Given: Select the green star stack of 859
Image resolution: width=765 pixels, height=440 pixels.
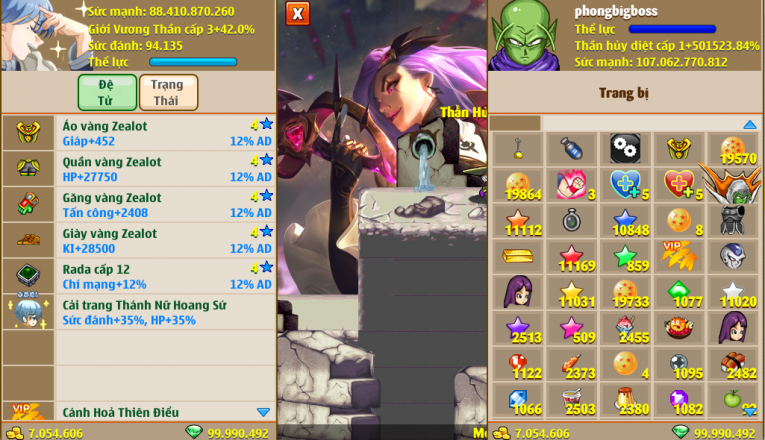Looking at the screenshot, I should 625,256.
